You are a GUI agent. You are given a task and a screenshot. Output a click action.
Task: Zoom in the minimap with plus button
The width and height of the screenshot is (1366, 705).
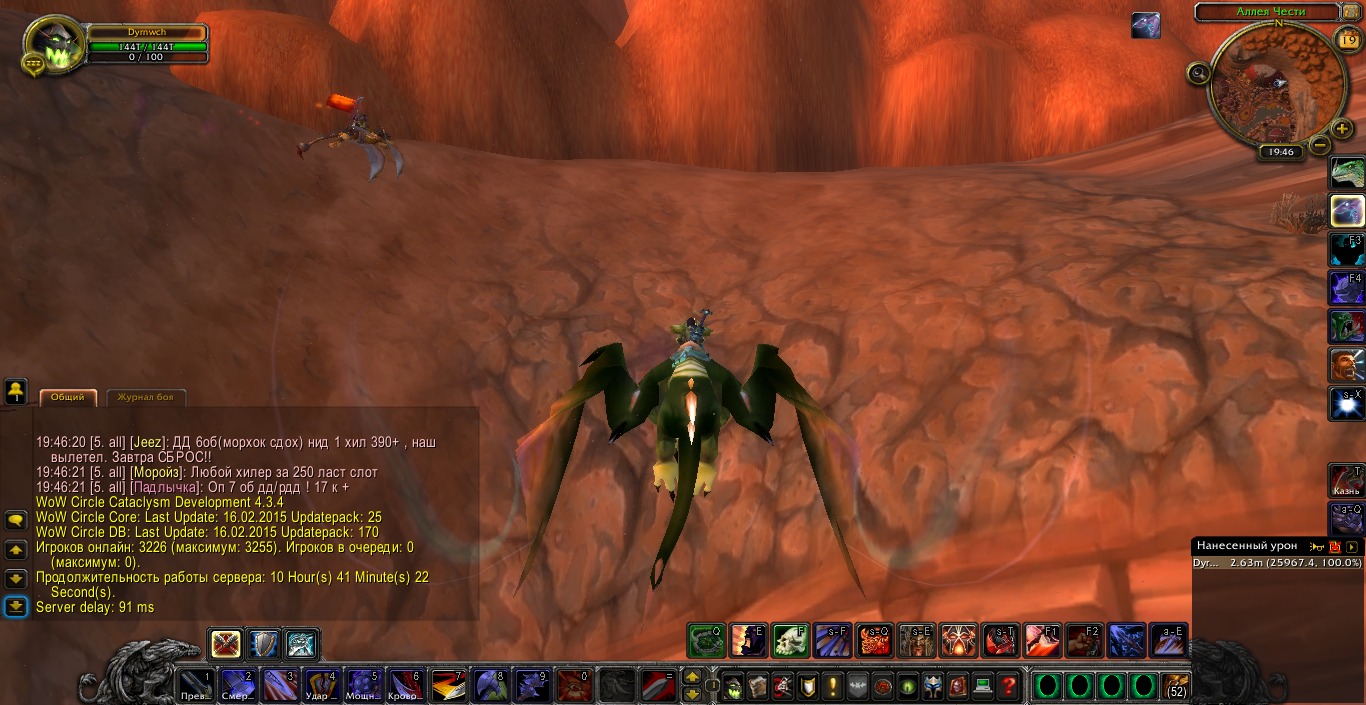click(x=1342, y=129)
